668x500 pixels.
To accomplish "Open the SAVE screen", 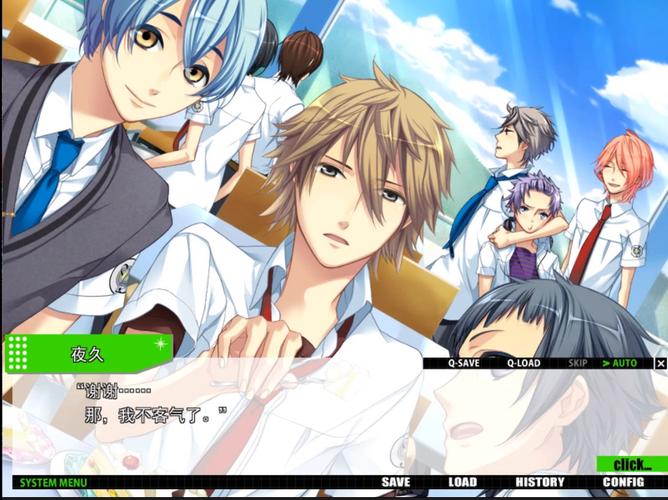I will [x=396, y=483].
